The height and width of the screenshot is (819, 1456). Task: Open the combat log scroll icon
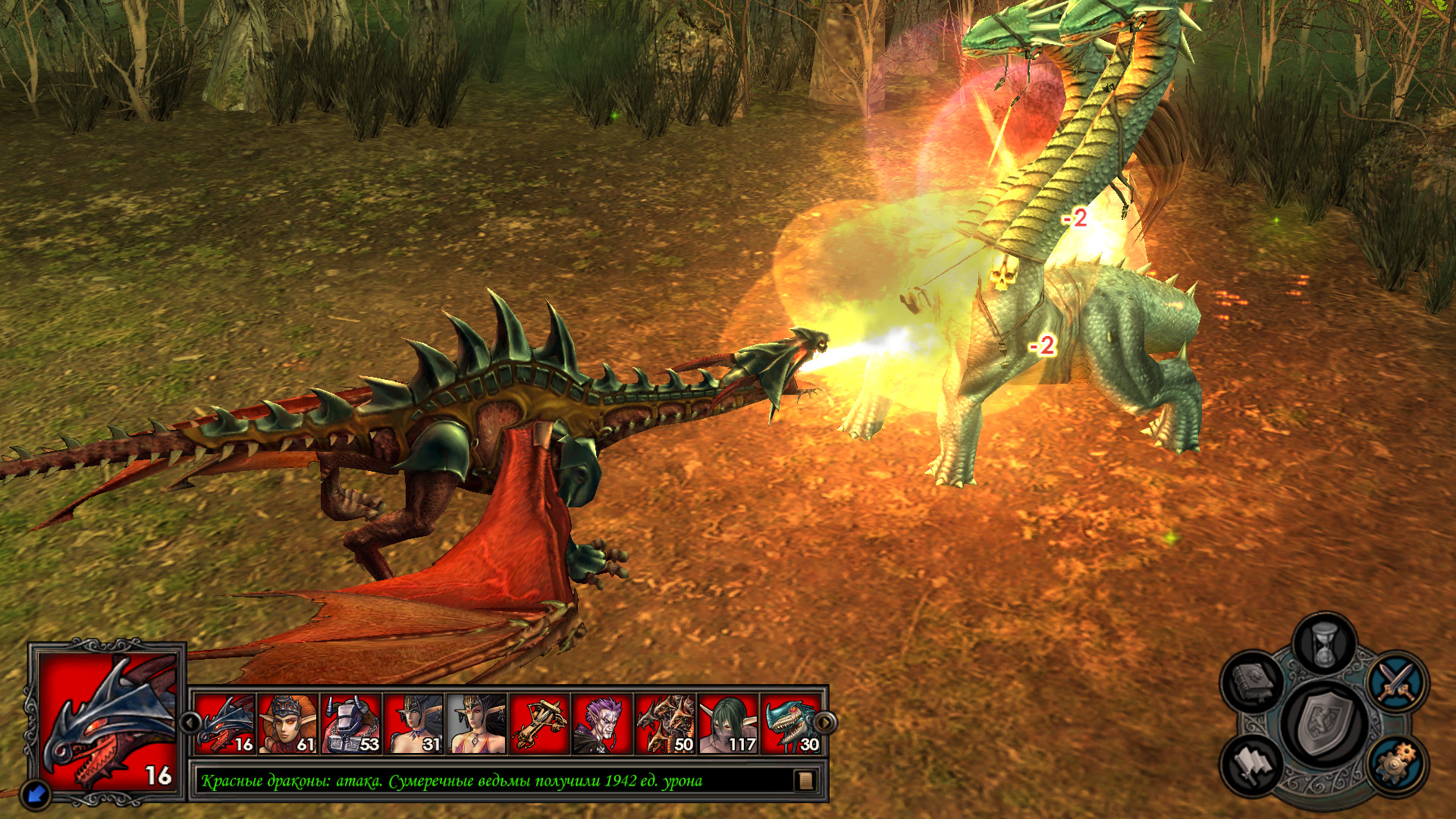pos(805,780)
